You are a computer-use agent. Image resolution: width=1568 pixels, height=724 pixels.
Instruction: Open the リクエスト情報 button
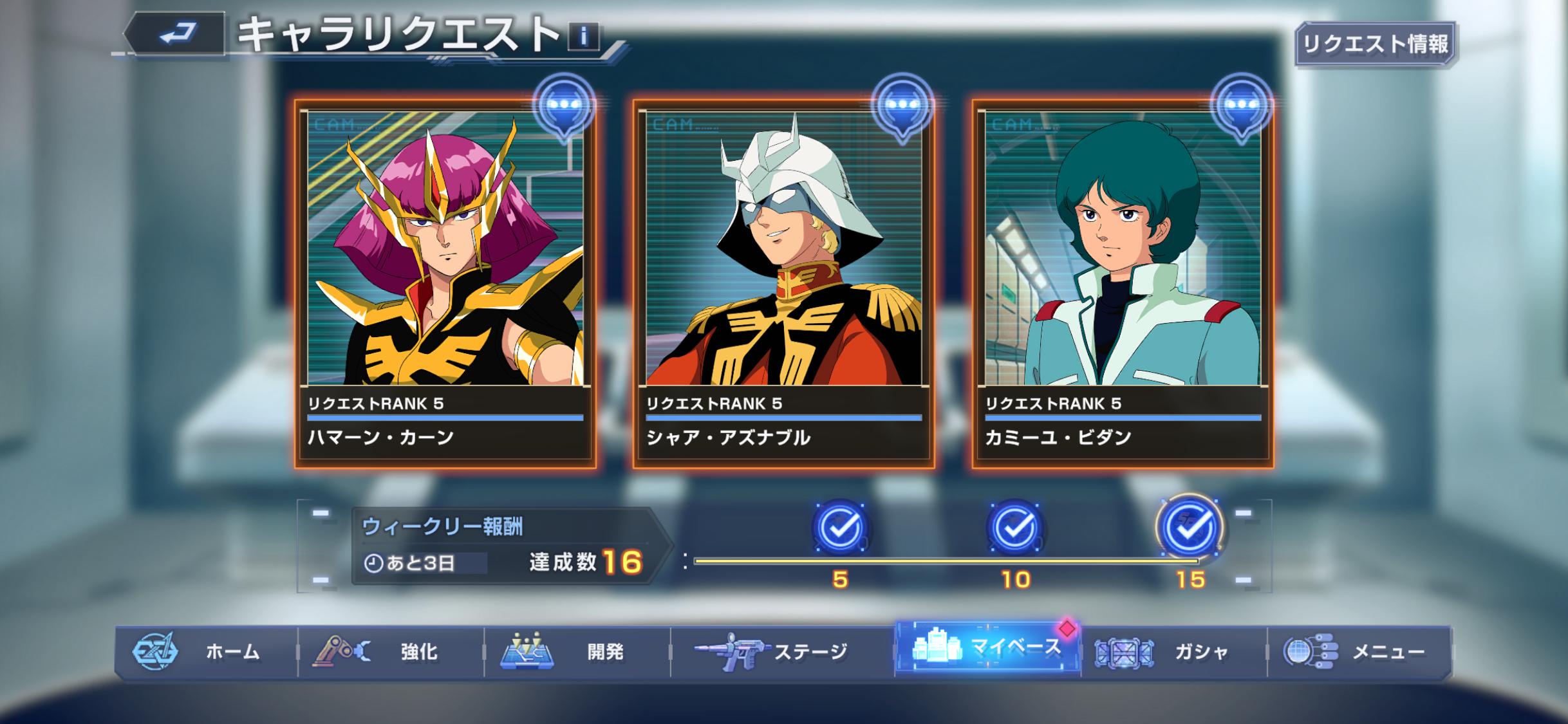[x=1375, y=44]
